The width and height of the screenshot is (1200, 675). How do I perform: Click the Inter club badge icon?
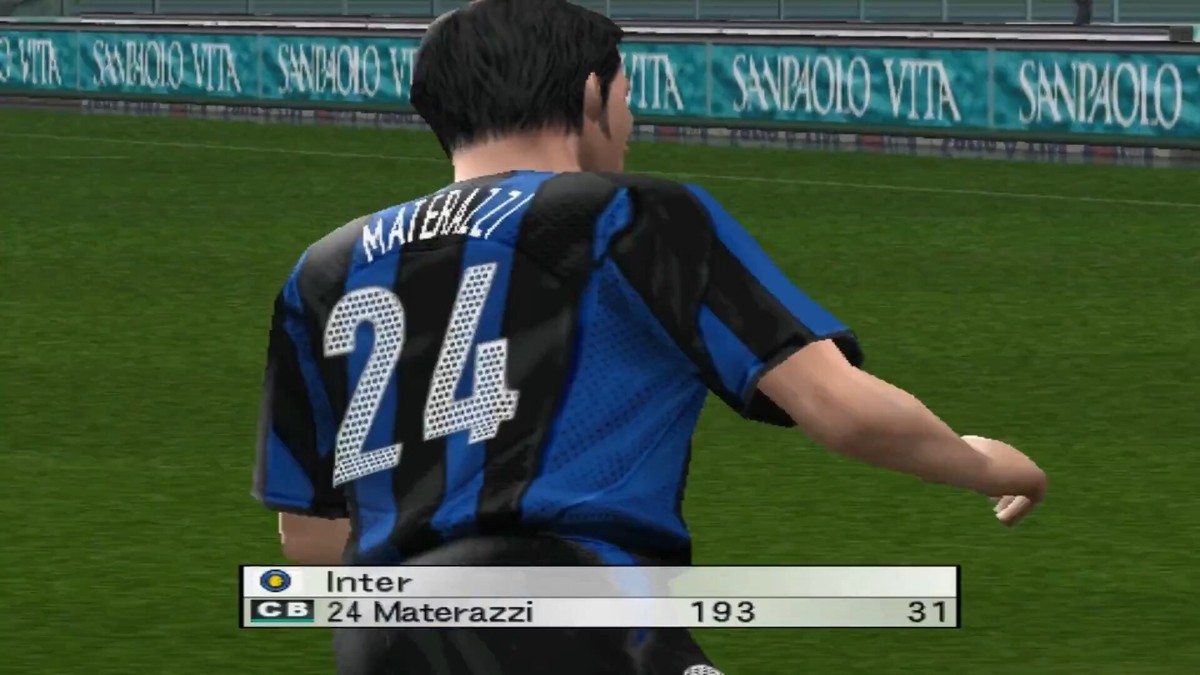tap(275, 581)
